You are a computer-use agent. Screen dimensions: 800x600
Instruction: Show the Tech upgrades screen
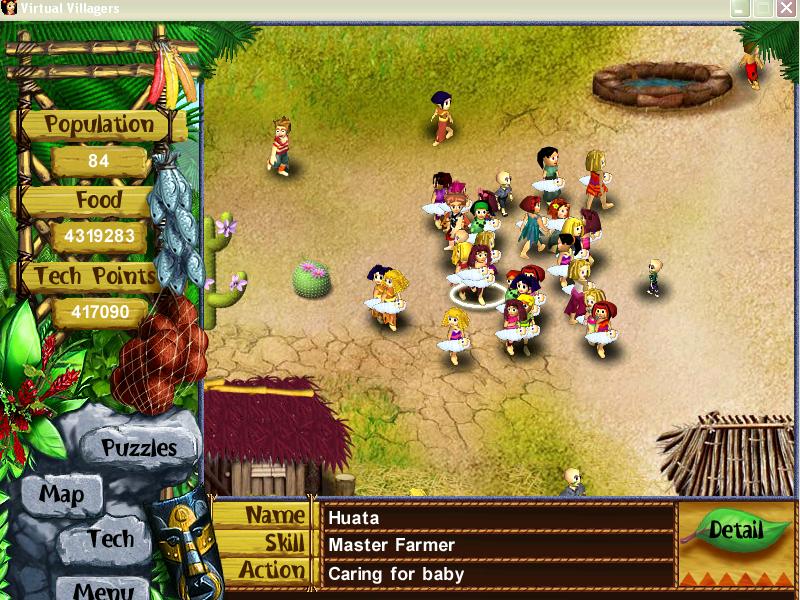pyautogui.click(x=110, y=539)
